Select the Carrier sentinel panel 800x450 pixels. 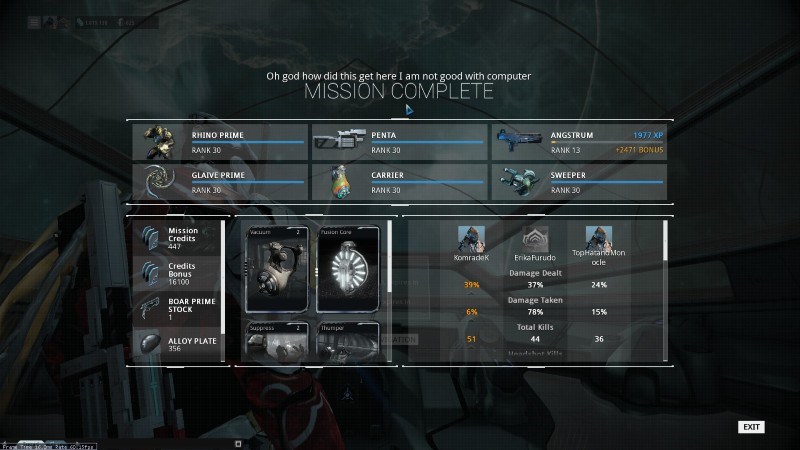tap(399, 181)
